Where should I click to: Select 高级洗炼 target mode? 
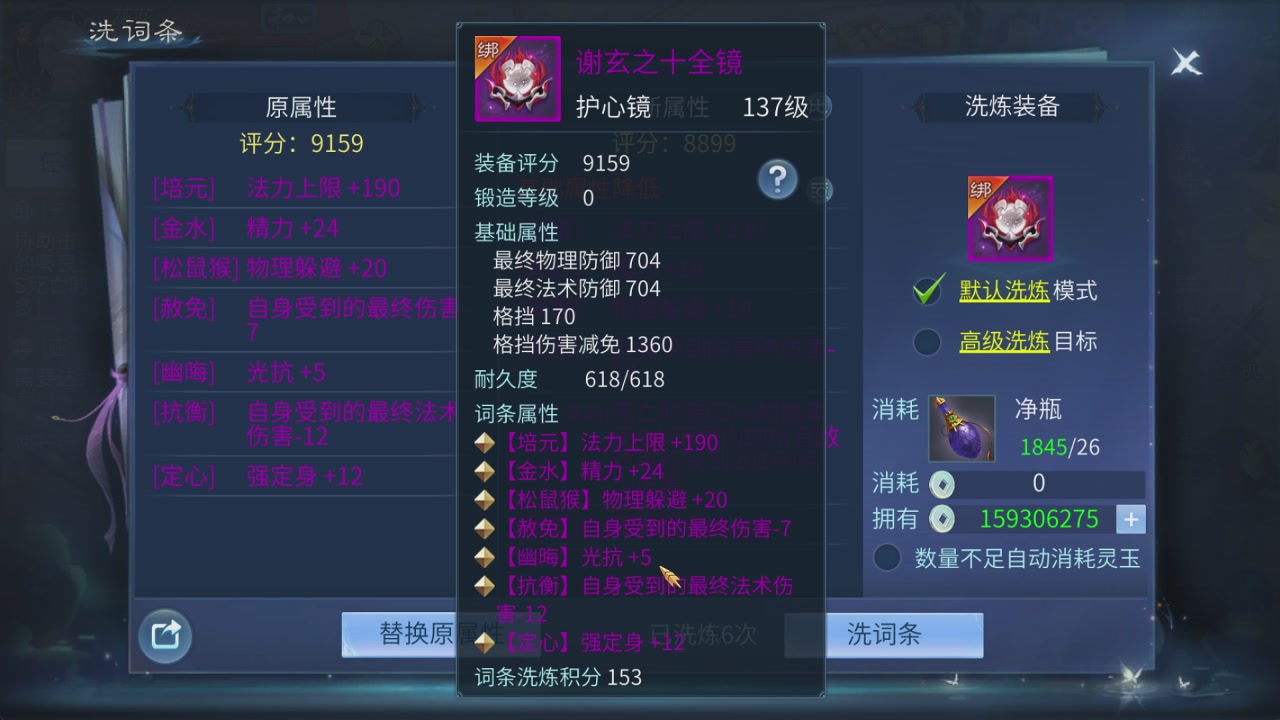click(927, 342)
